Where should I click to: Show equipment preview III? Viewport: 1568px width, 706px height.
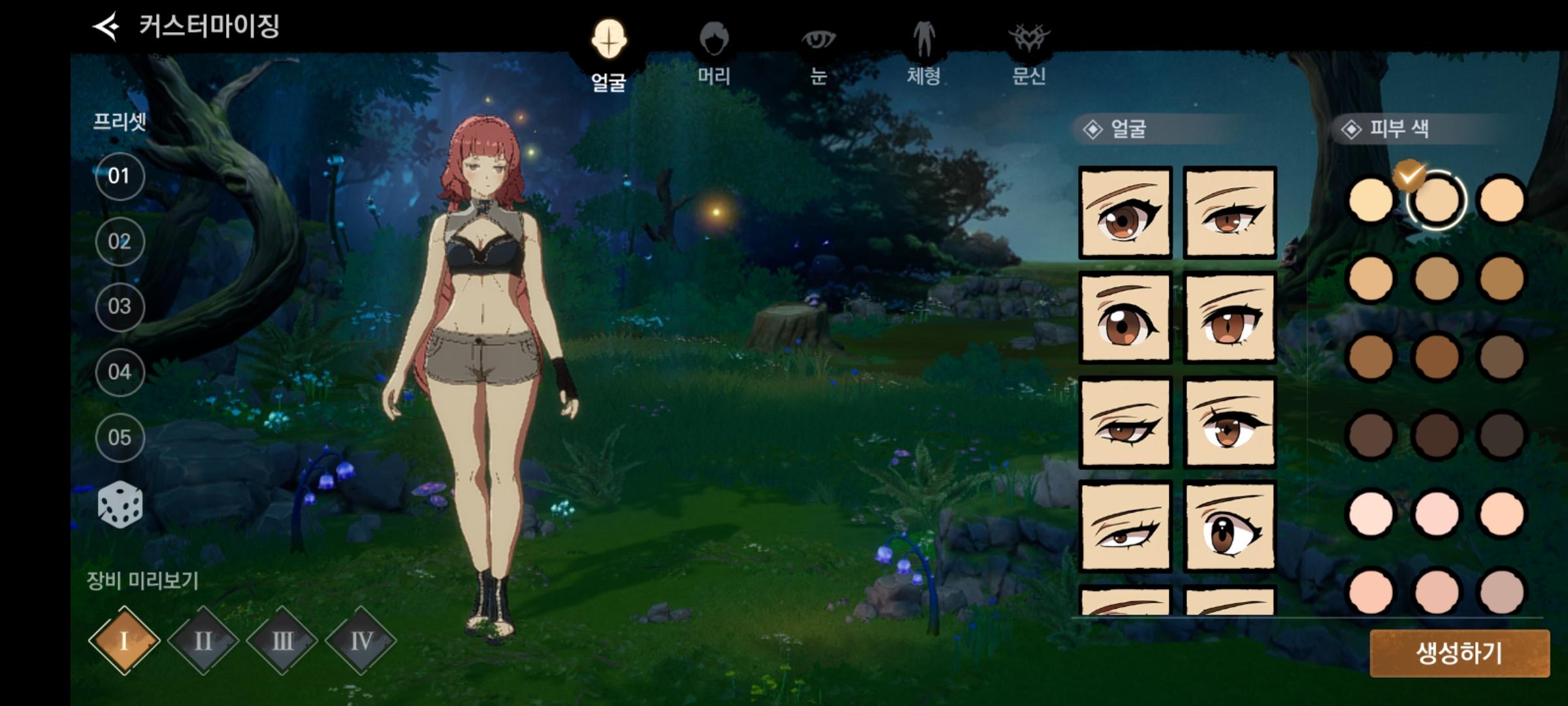[x=282, y=641]
